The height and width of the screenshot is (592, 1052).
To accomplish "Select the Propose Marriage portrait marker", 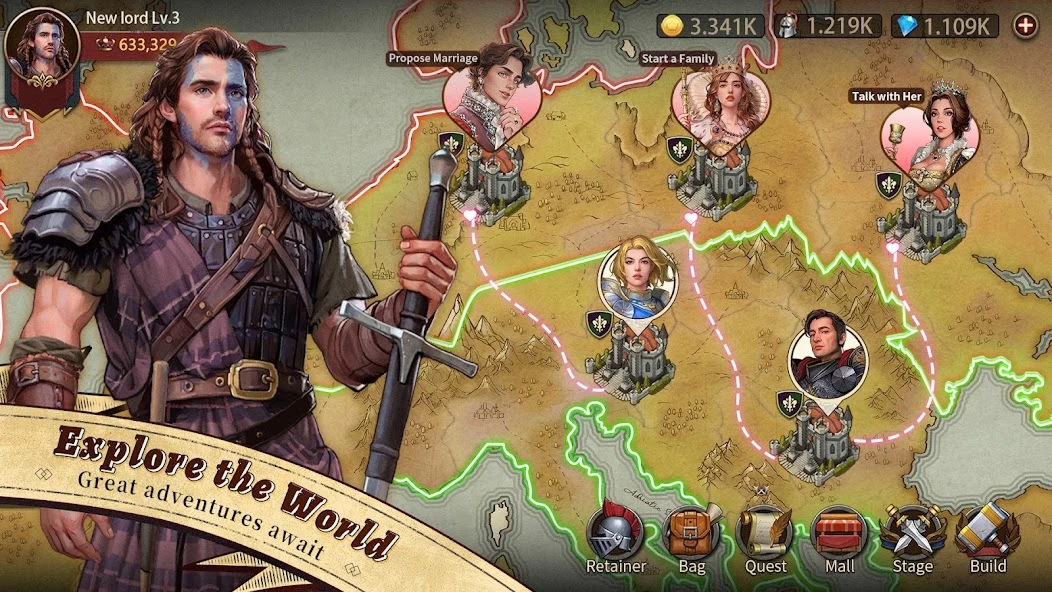I will pos(492,96).
